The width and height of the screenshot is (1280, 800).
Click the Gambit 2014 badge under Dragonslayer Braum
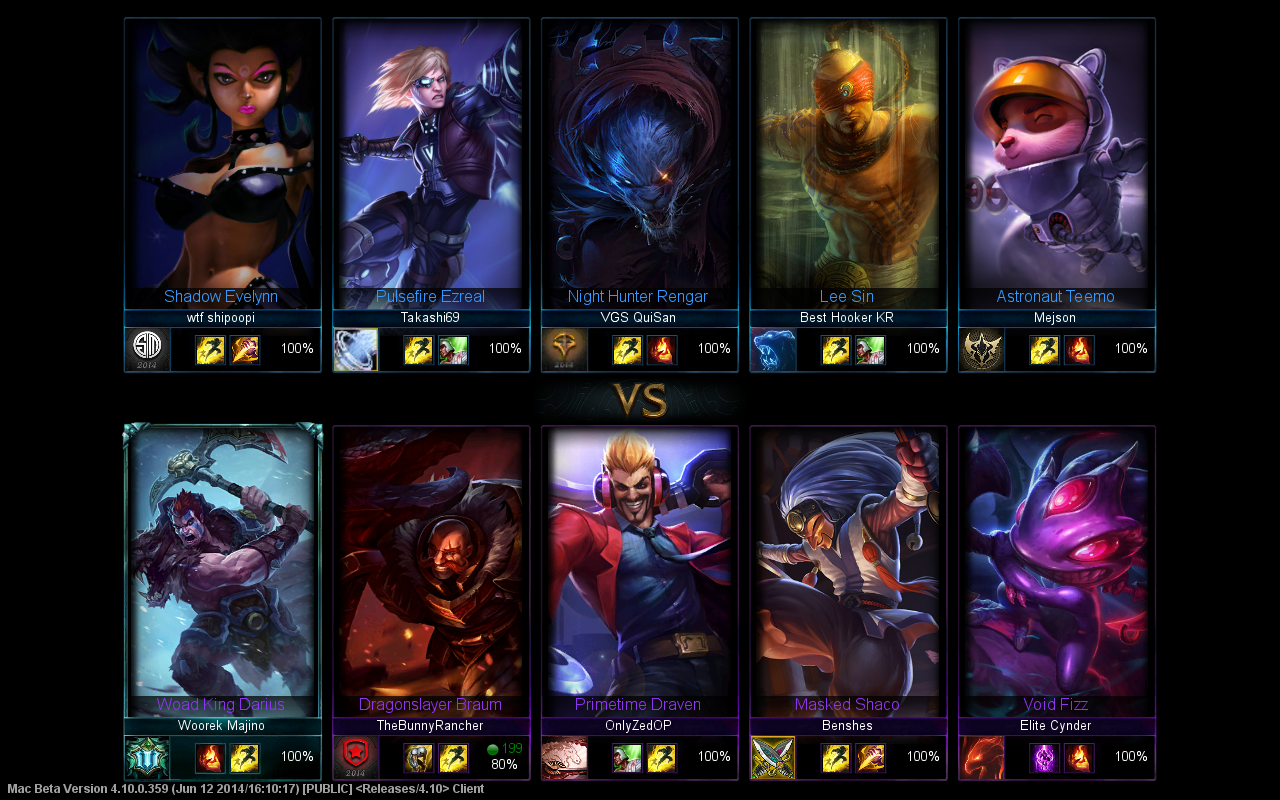point(356,758)
